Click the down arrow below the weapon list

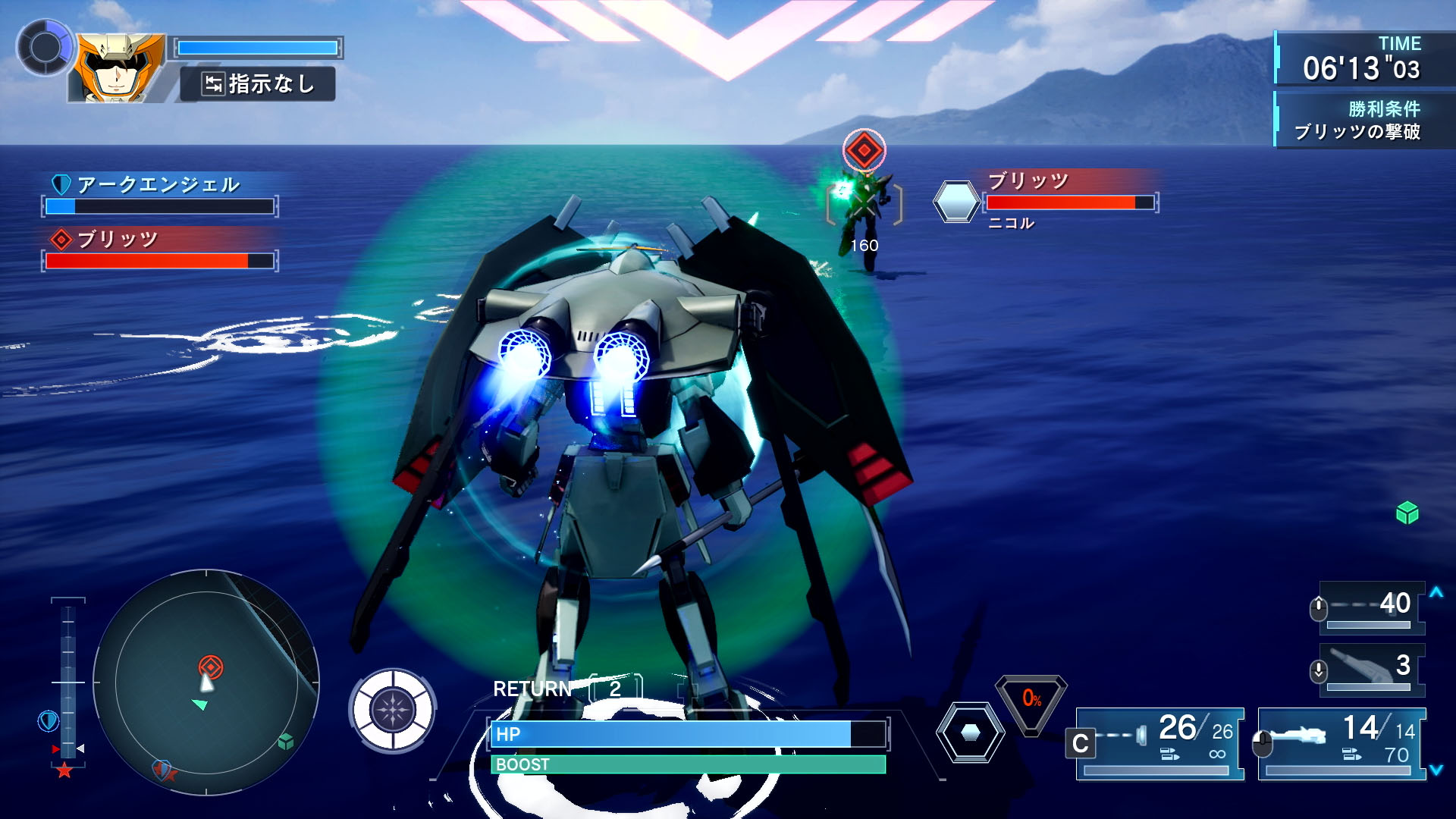pos(1436,770)
